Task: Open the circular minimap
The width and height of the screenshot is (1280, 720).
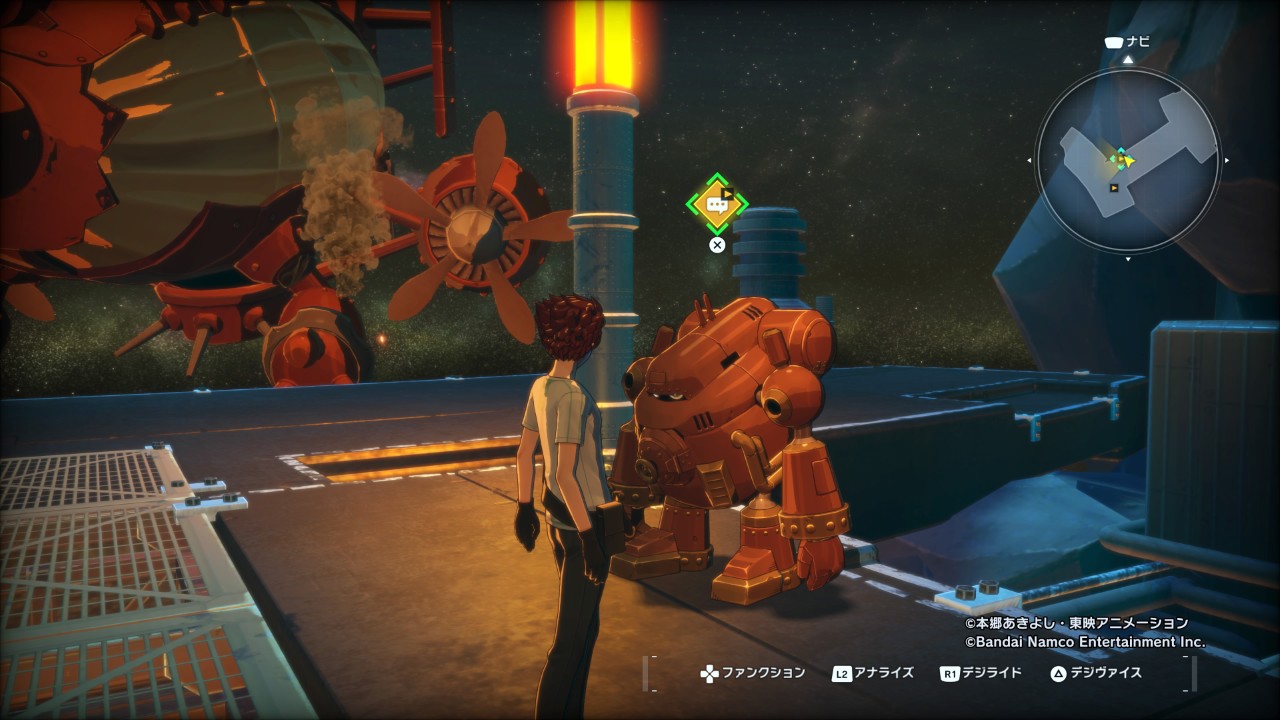Action: [1127, 160]
